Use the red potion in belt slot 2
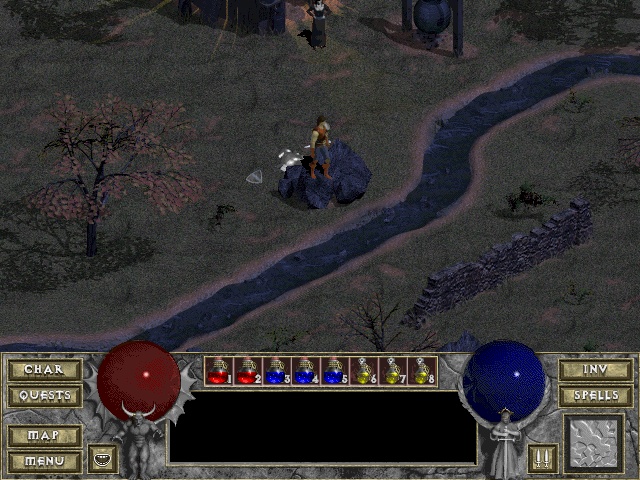This screenshot has height=480, width=640. 248,371
